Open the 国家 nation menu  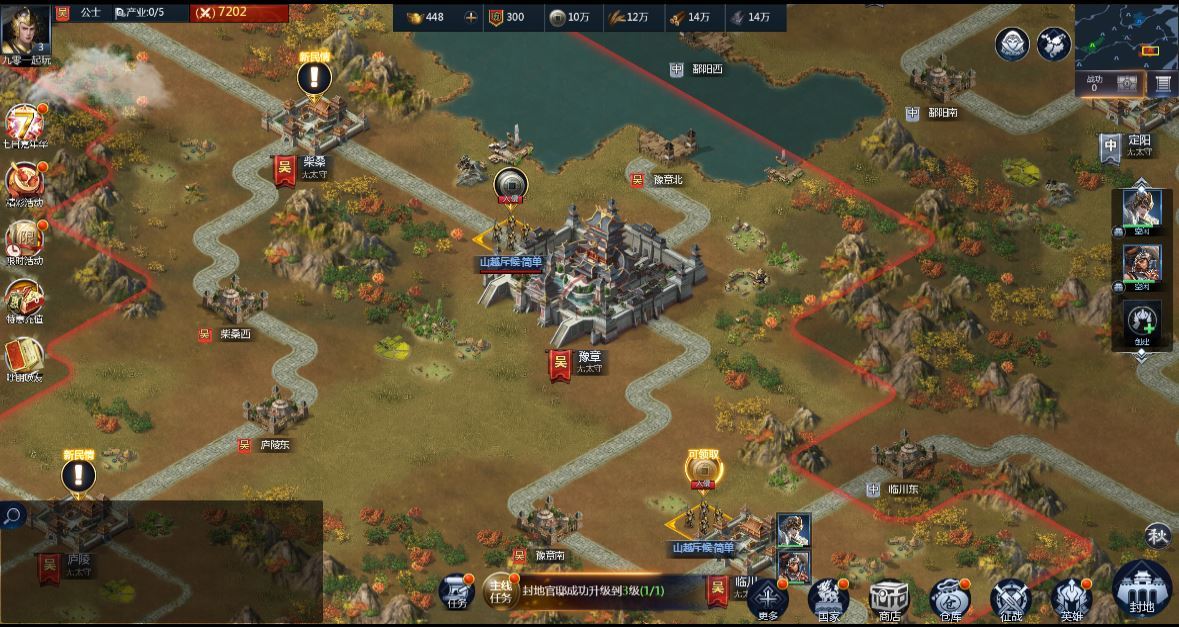tap(828, 597)
